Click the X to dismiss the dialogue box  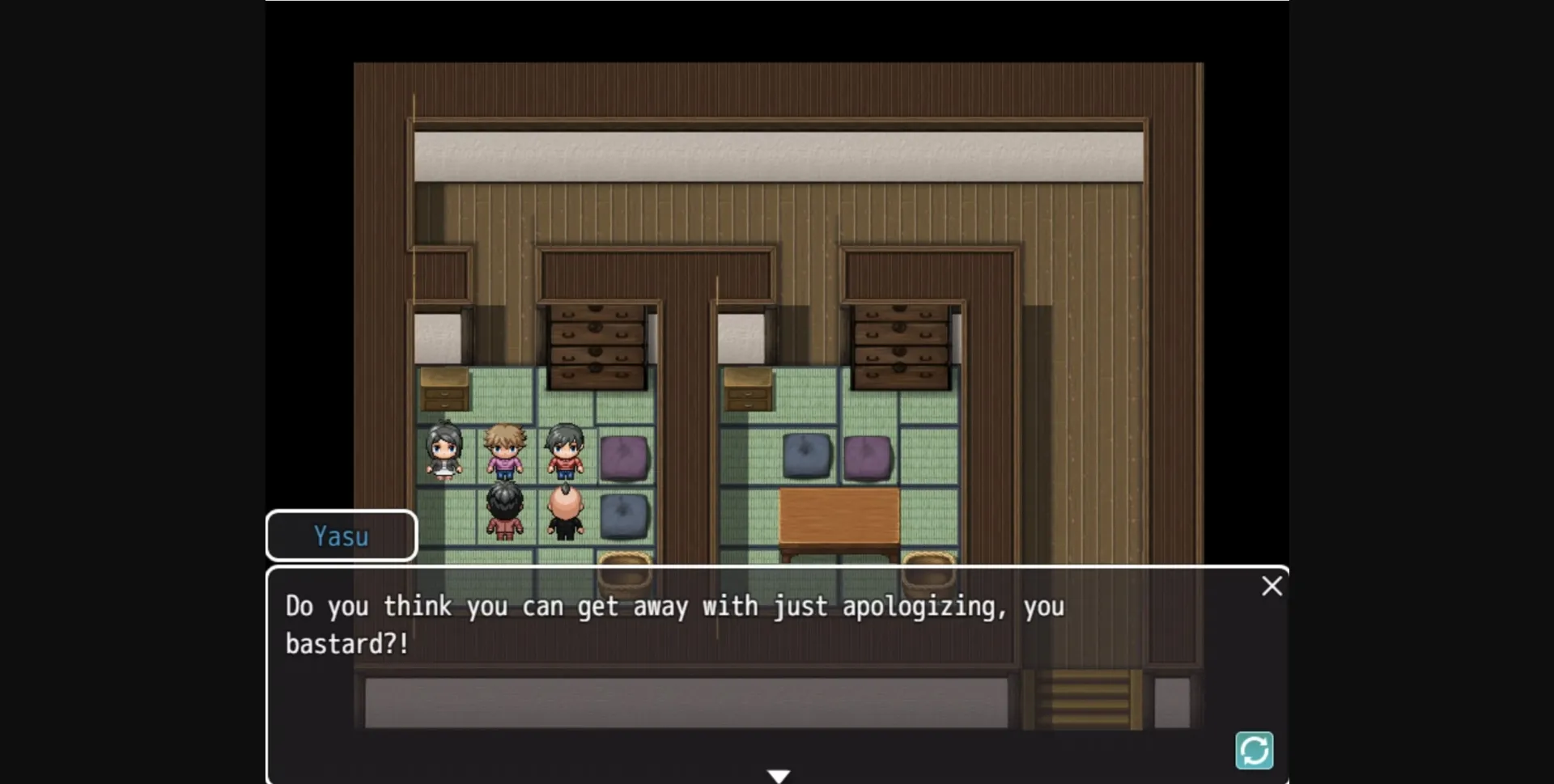coord(1272,586)
